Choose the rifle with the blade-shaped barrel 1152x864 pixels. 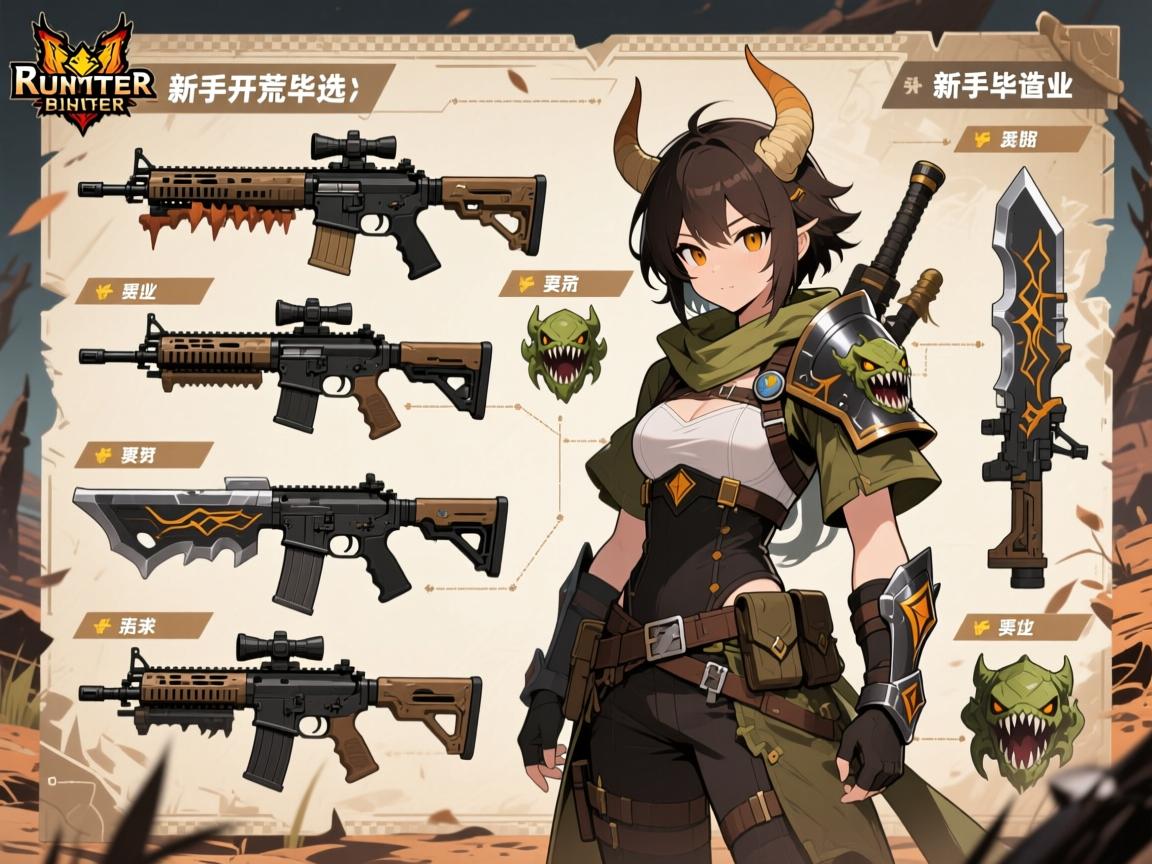tap(290, 534)
